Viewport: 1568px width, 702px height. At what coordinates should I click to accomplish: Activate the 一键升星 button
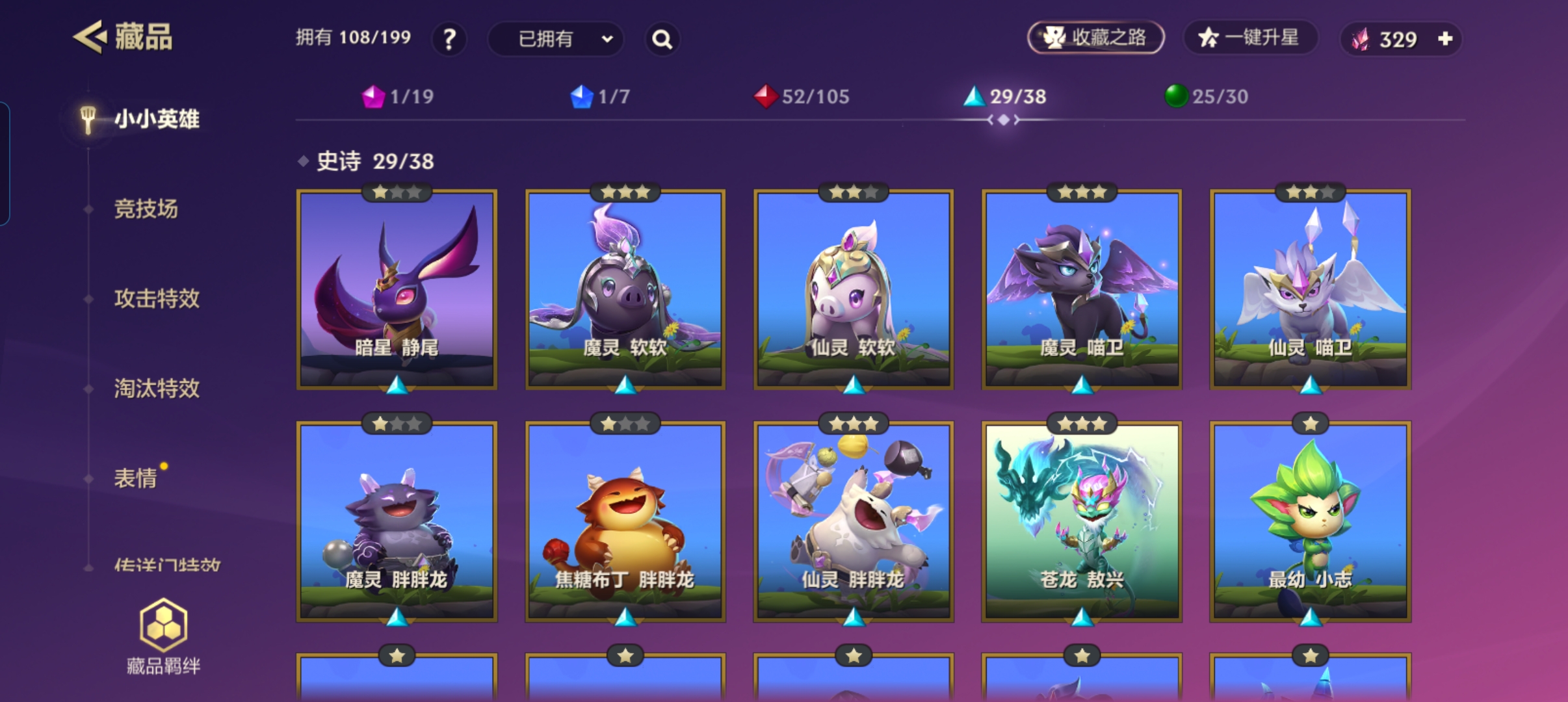point(1249,38)
